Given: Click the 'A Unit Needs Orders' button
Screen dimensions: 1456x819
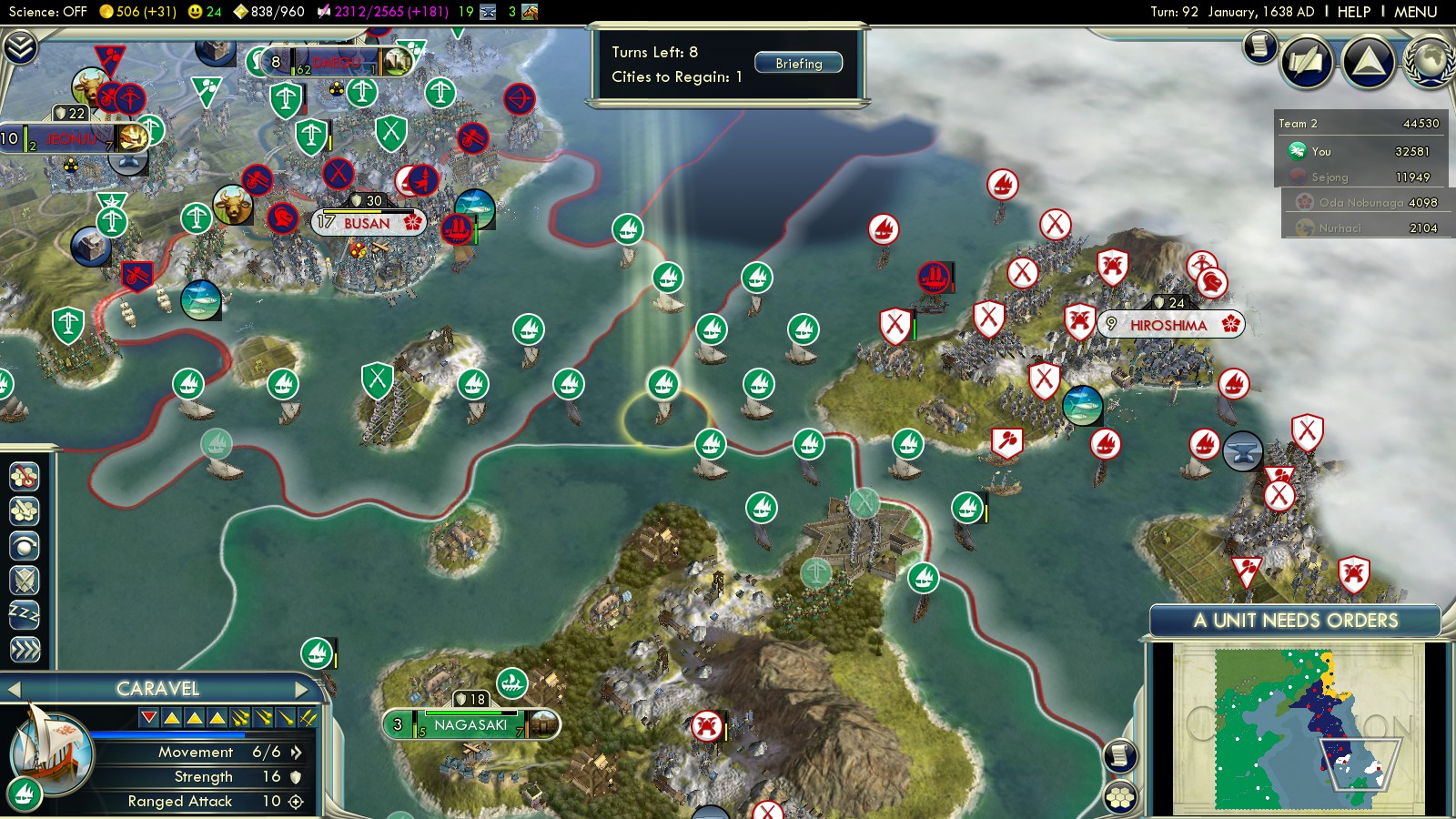Looking at the screenshot, I should pos(1295,621).
